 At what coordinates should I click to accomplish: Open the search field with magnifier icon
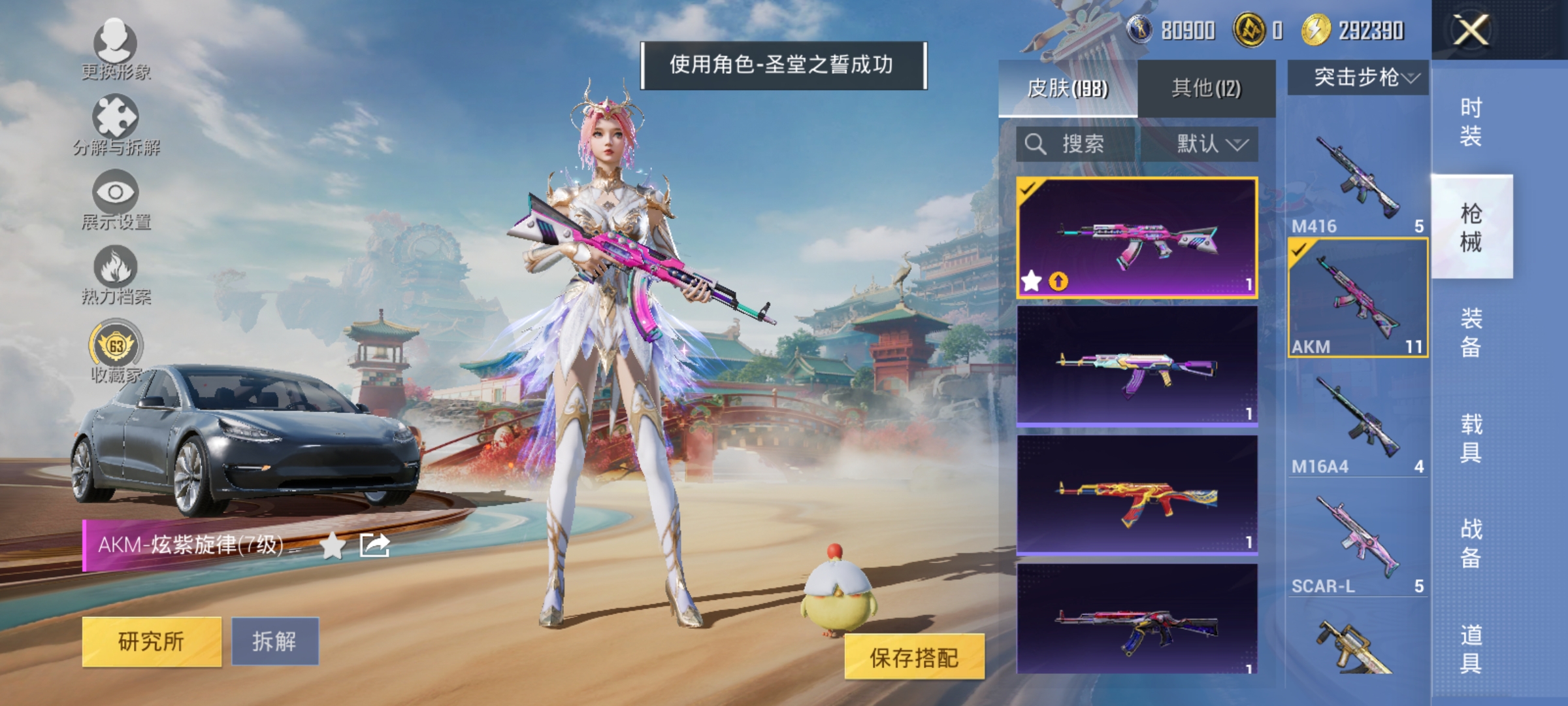coord(1065,145)
